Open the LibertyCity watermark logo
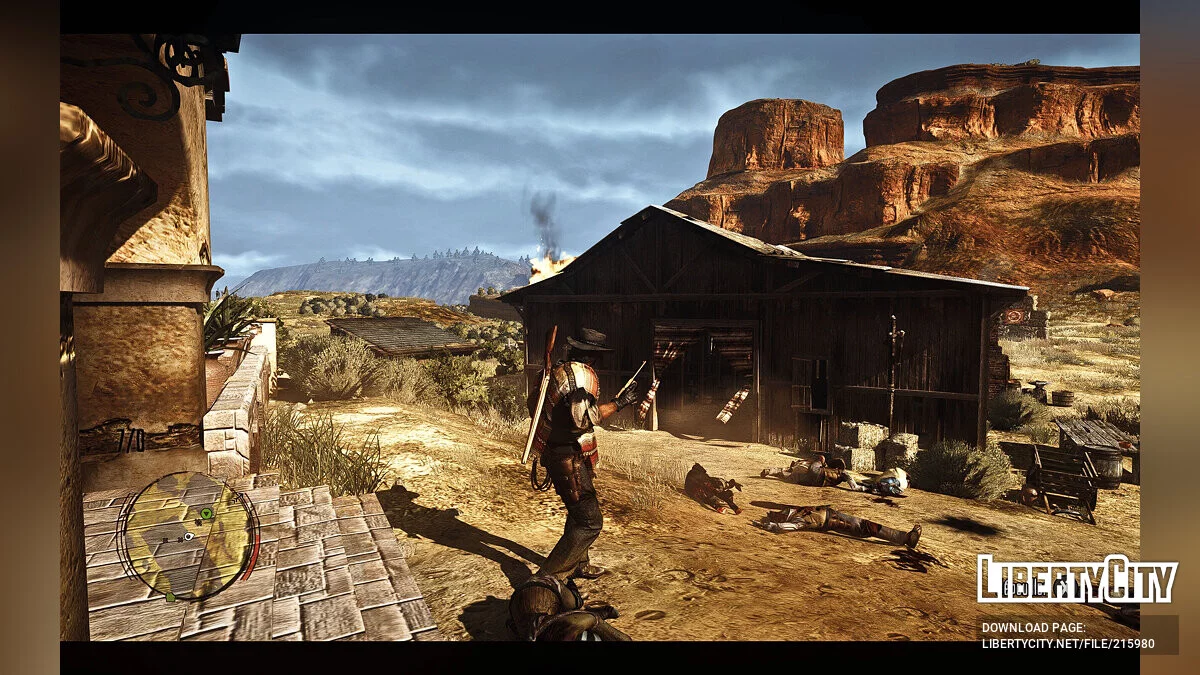The image size is (1200, 675). coord(1077,580)
